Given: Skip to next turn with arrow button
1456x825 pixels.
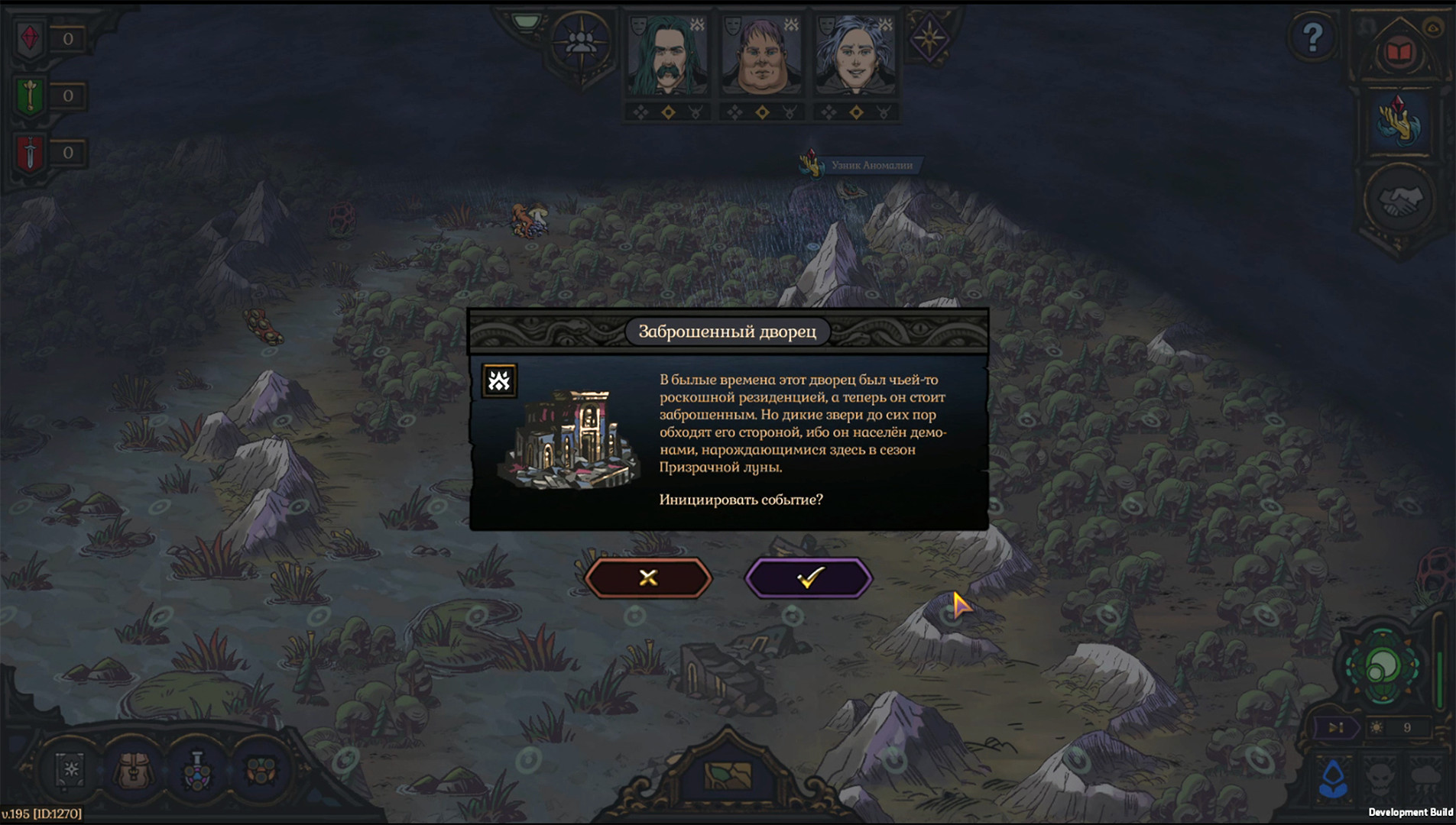Looking at the screenshot, I should coord(1335,728).
